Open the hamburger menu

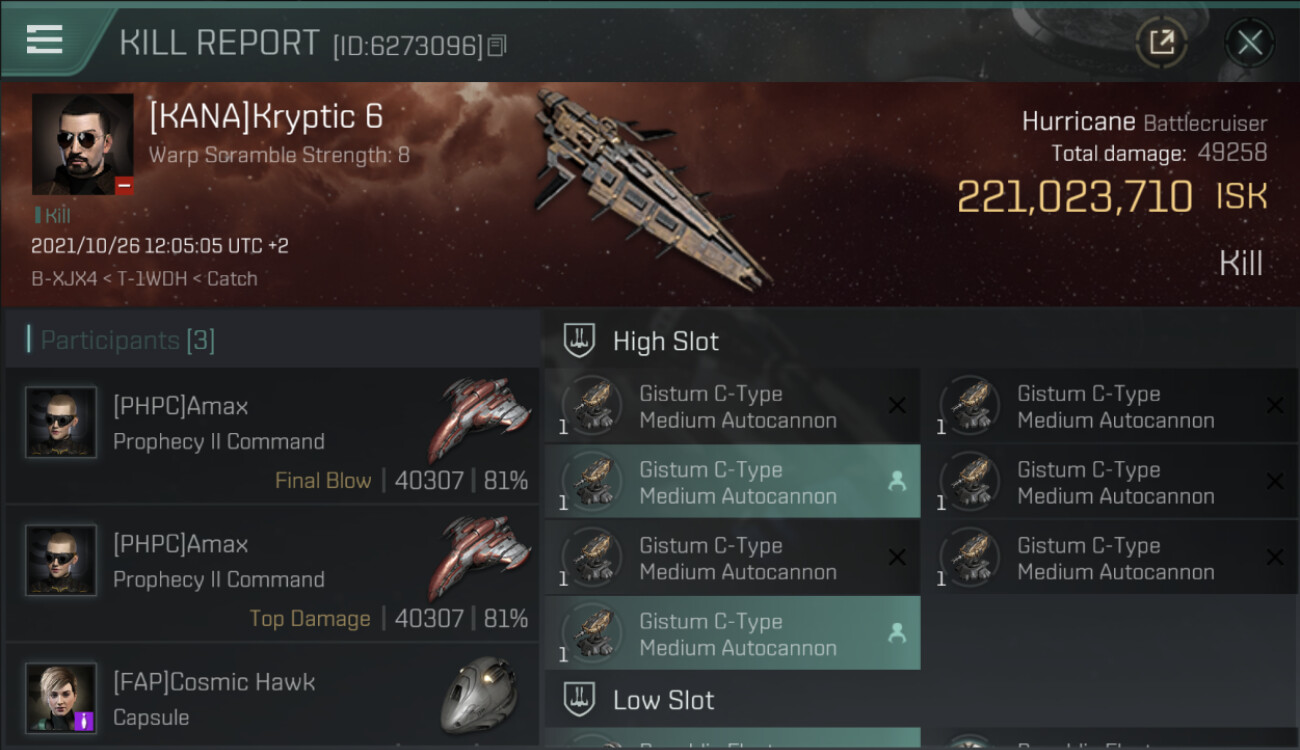tap(45, 40)
